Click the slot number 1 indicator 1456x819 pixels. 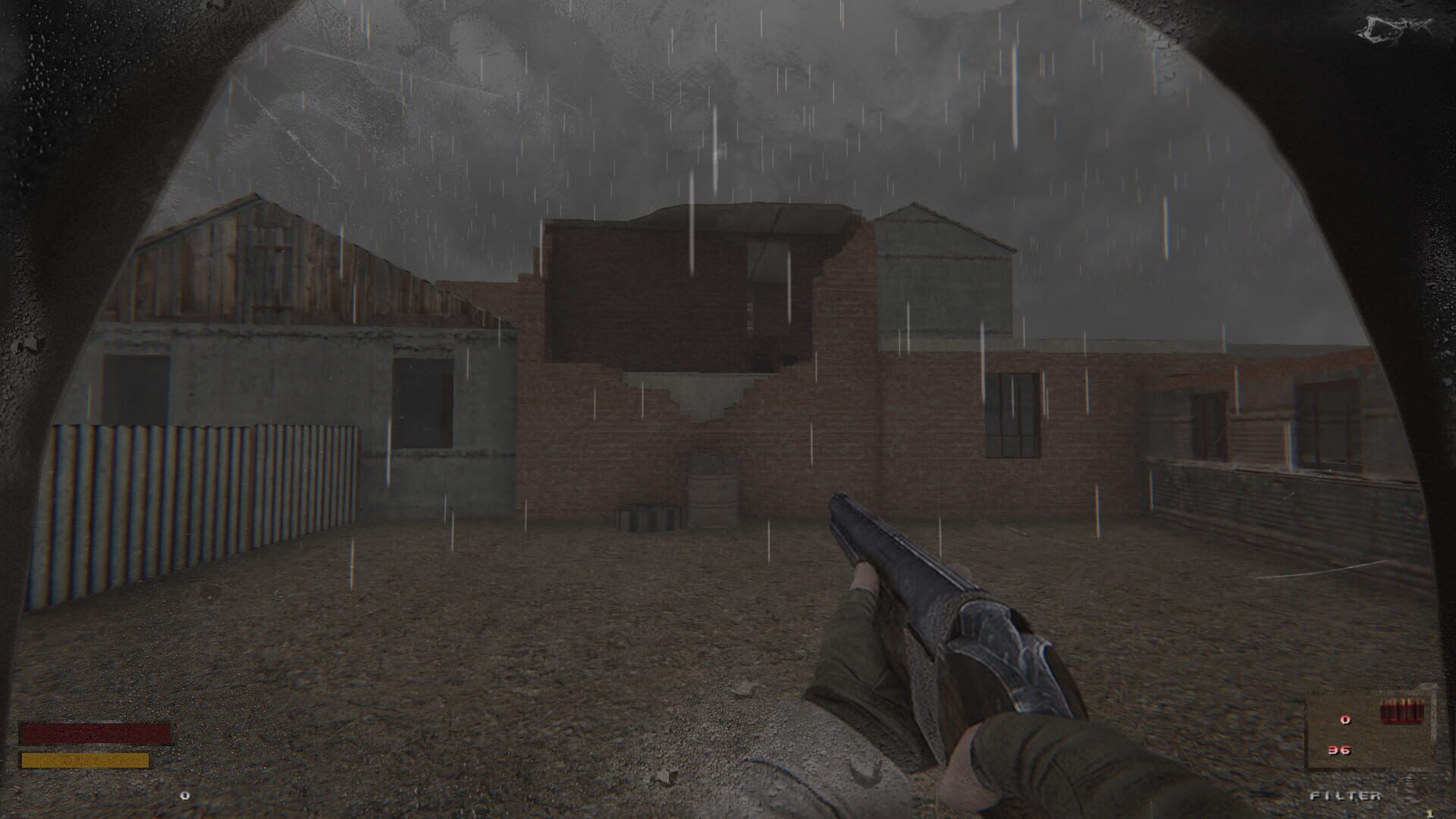tap(1430, 813)
